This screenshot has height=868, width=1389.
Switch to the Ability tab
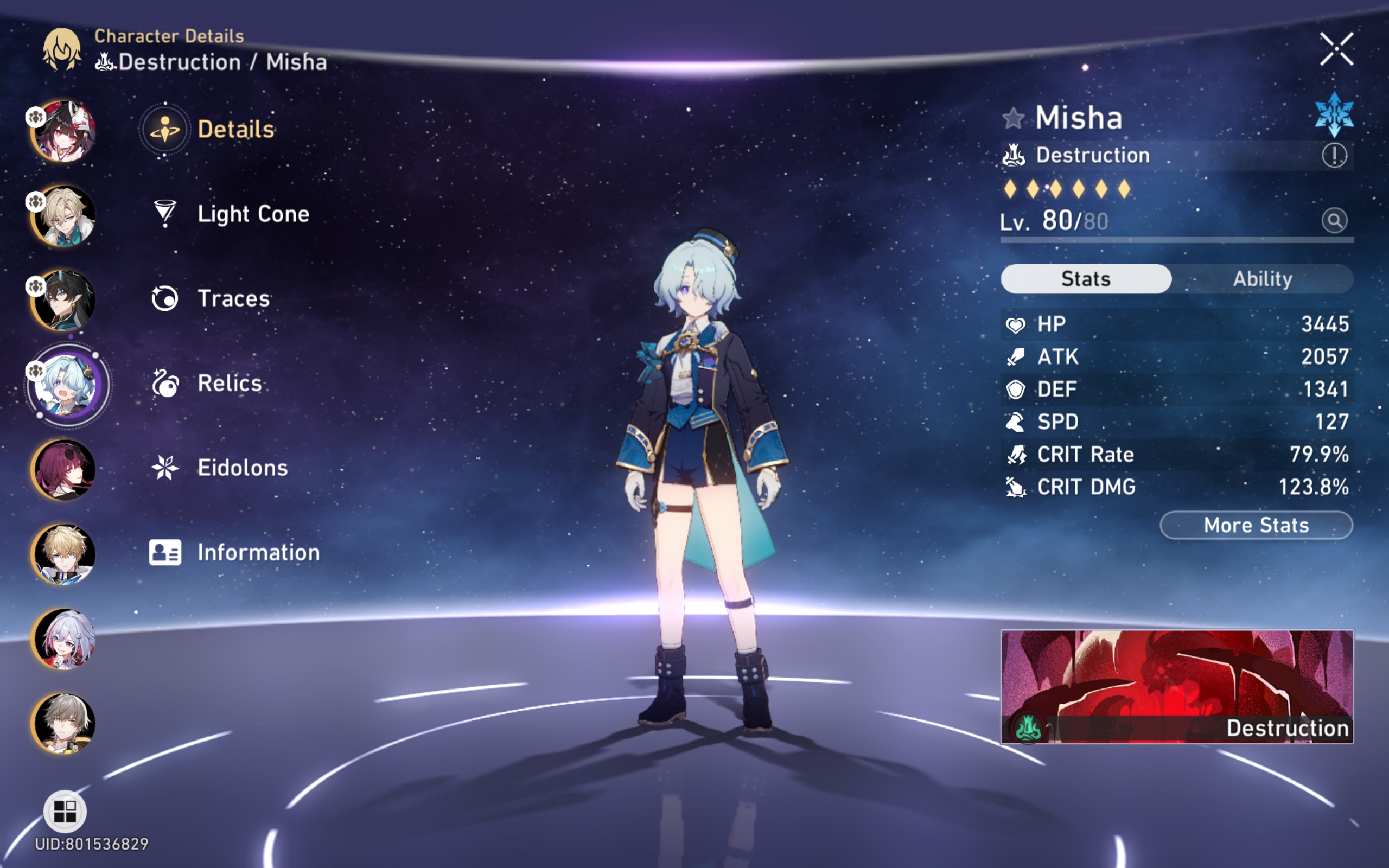[1262, 278]
